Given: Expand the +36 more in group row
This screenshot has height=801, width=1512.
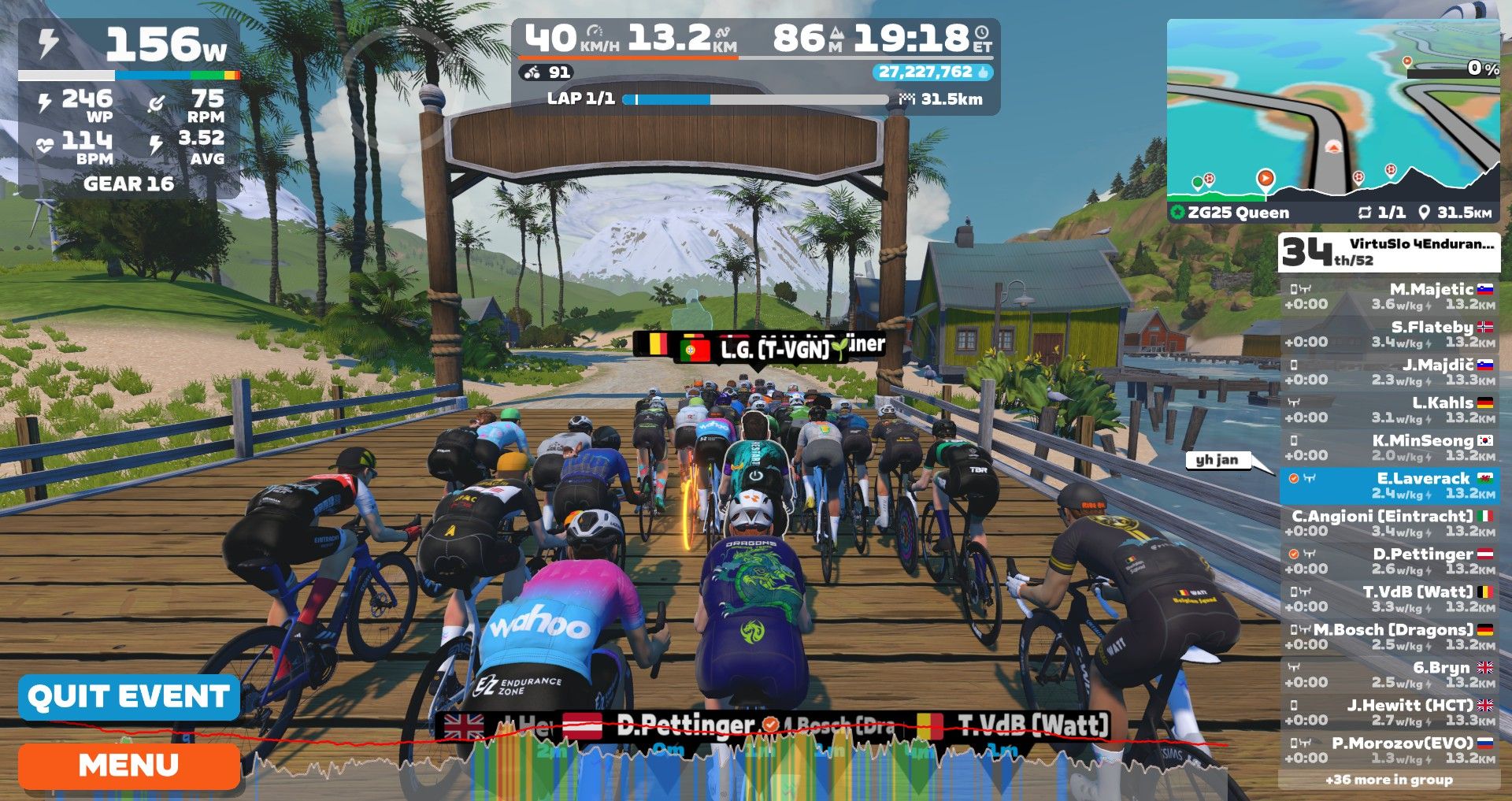Looking at the screenshot, I should pyautogui.click(x=1389, y=780).
